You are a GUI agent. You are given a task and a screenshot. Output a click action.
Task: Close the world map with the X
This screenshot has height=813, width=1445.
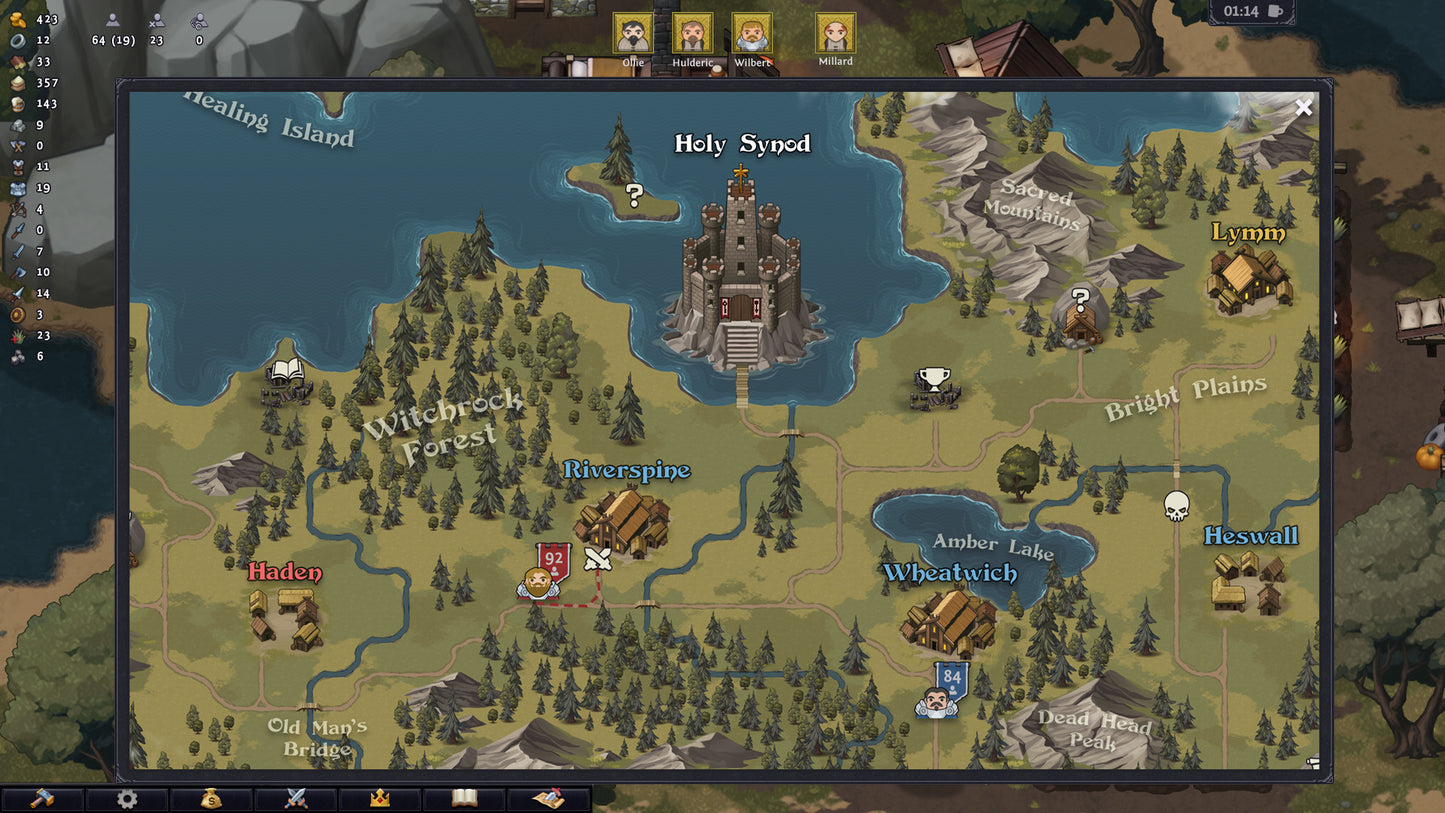pyautogui.click(x=1303, y=107)
